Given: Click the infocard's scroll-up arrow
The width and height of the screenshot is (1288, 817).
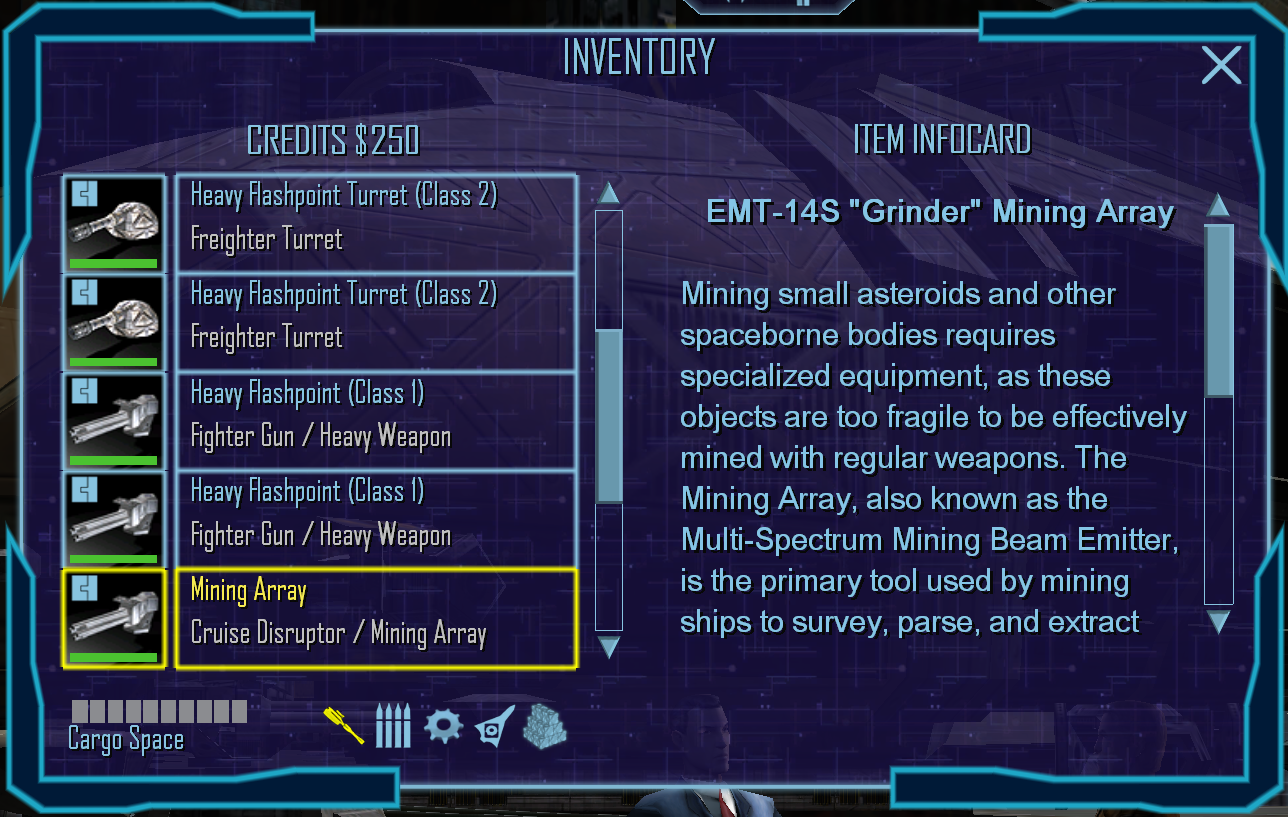Looking at the screenshot, I should (1218, 206).
